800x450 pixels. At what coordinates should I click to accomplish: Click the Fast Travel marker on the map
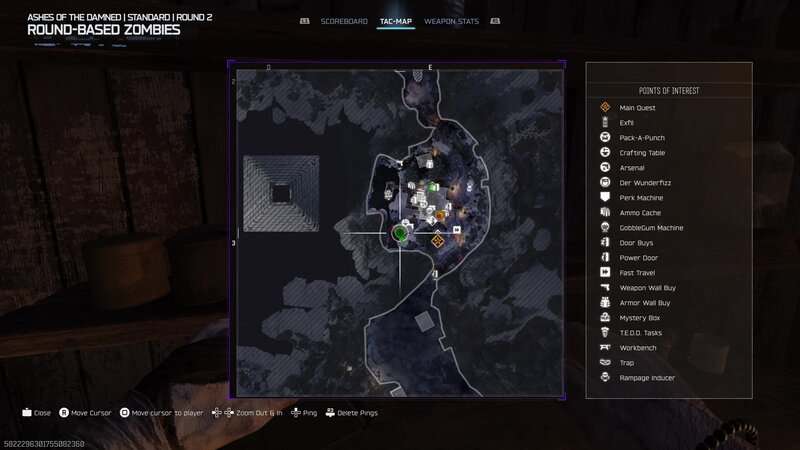point(457,229)
